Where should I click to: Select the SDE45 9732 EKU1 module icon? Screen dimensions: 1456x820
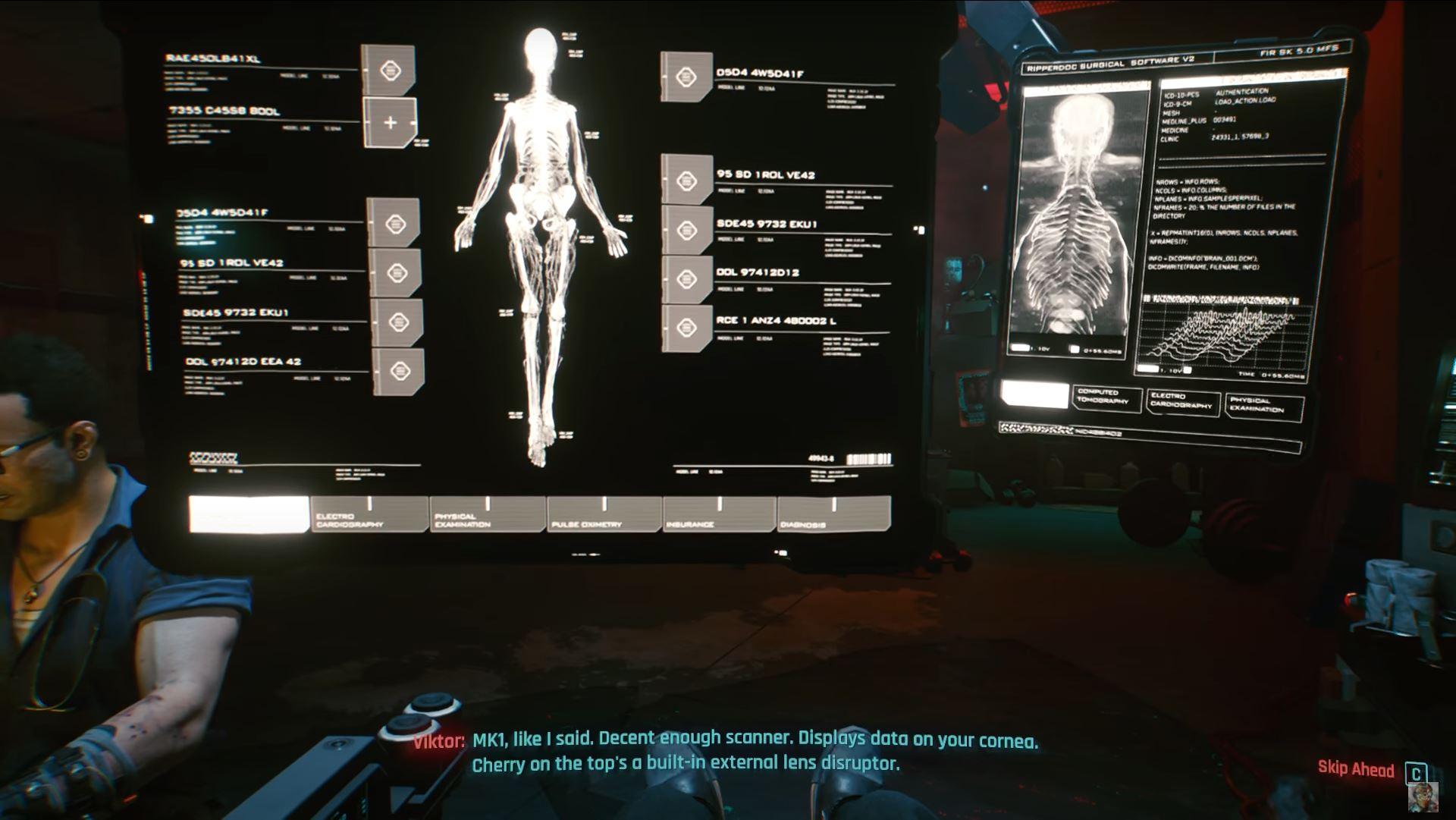point(686,230)
